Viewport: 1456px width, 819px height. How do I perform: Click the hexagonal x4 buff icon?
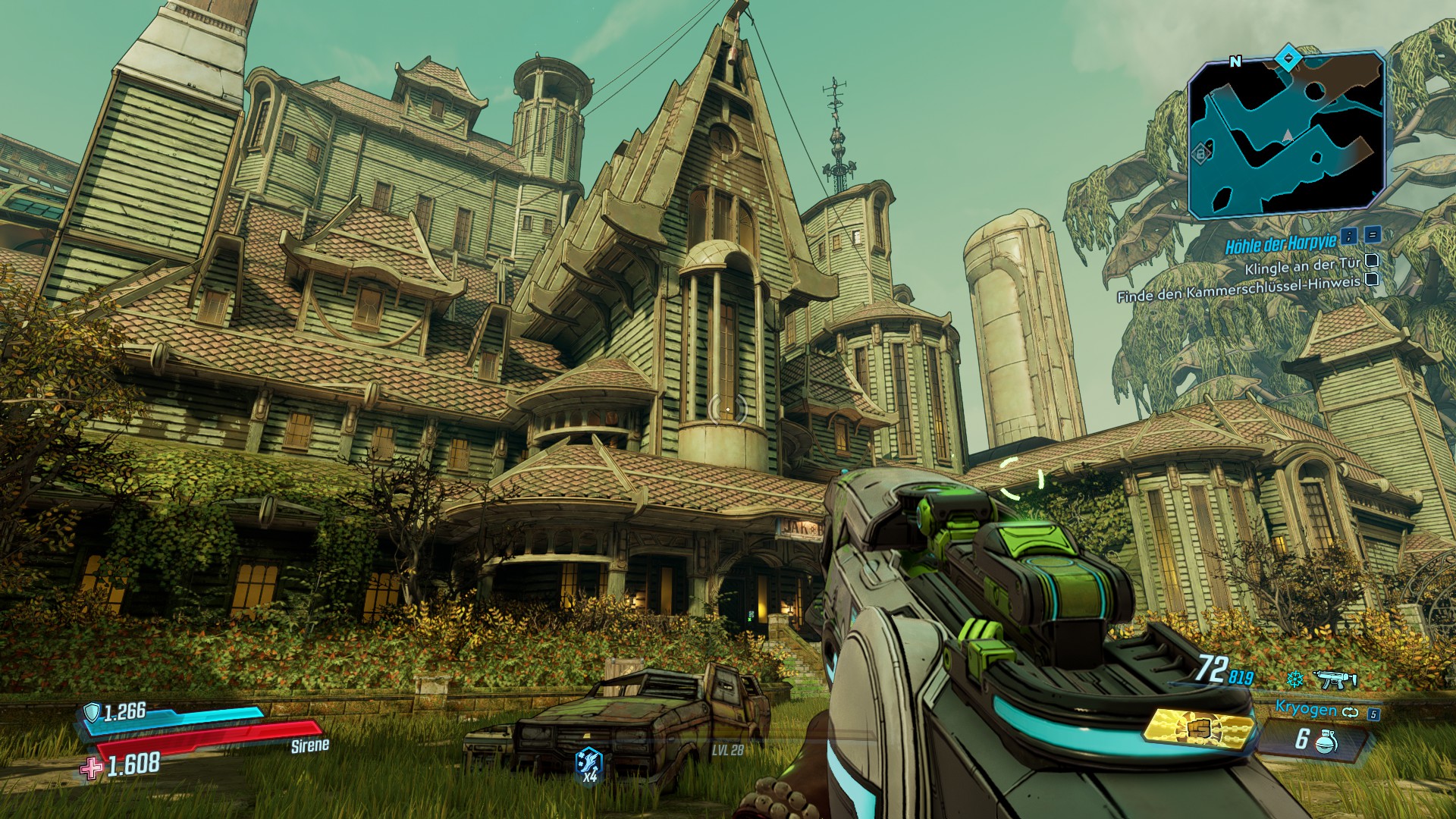pyautogui.click(x=590, y=758)
